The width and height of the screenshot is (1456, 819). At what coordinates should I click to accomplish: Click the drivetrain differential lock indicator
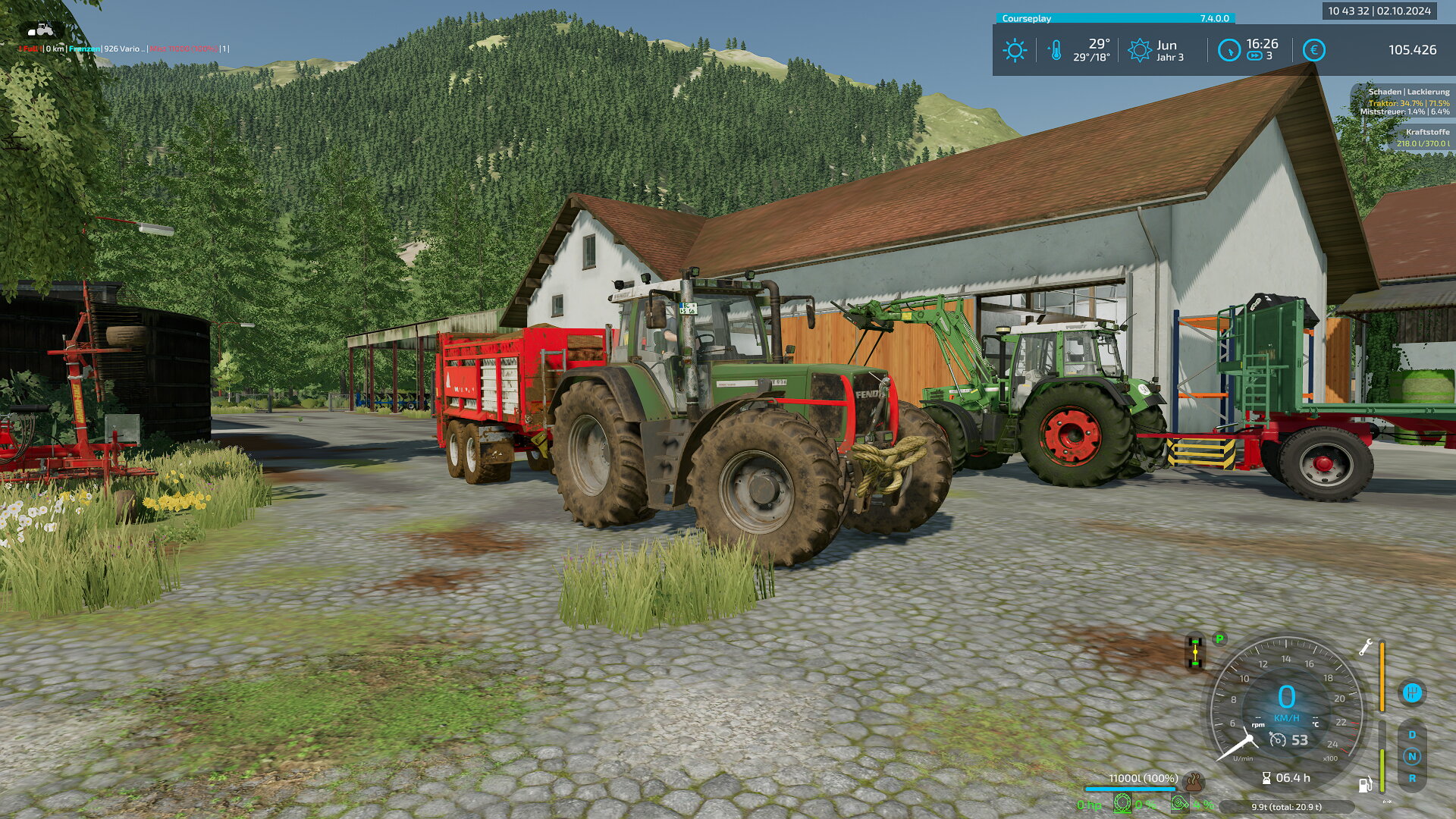click(x=1195, y=652)
